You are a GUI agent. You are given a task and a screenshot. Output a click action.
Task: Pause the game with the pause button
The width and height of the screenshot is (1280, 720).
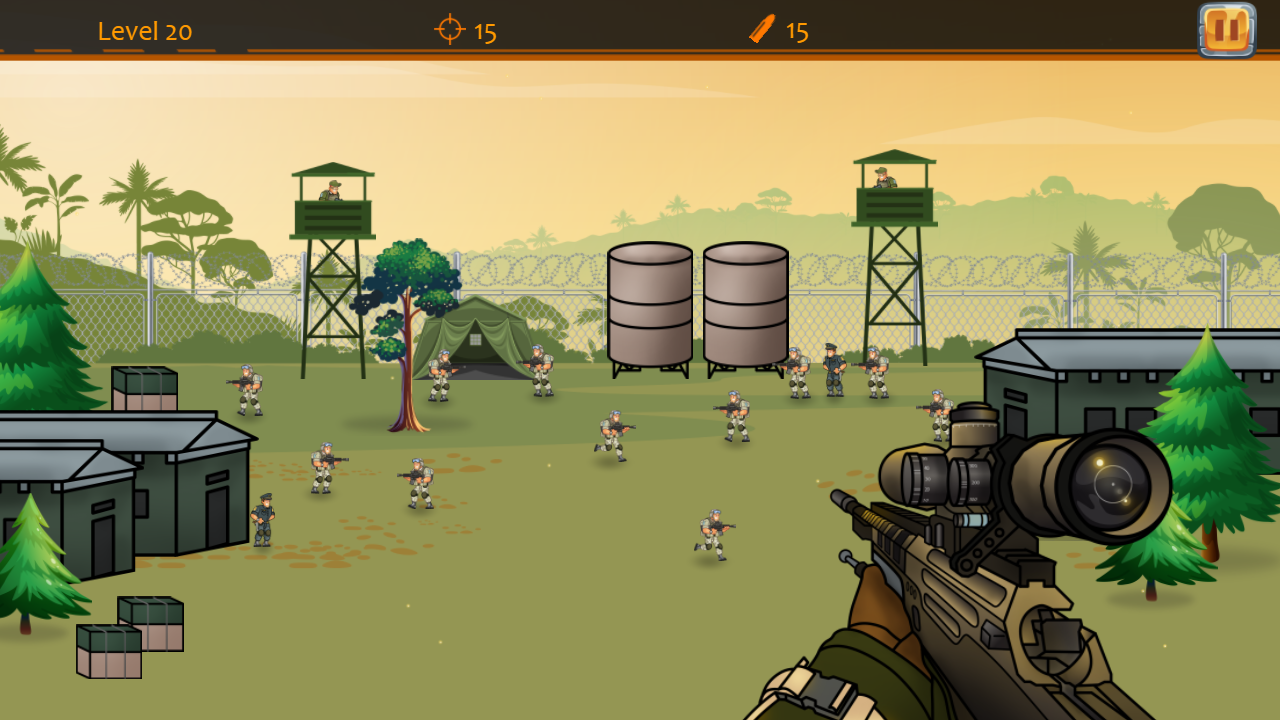click(1225, 29)
